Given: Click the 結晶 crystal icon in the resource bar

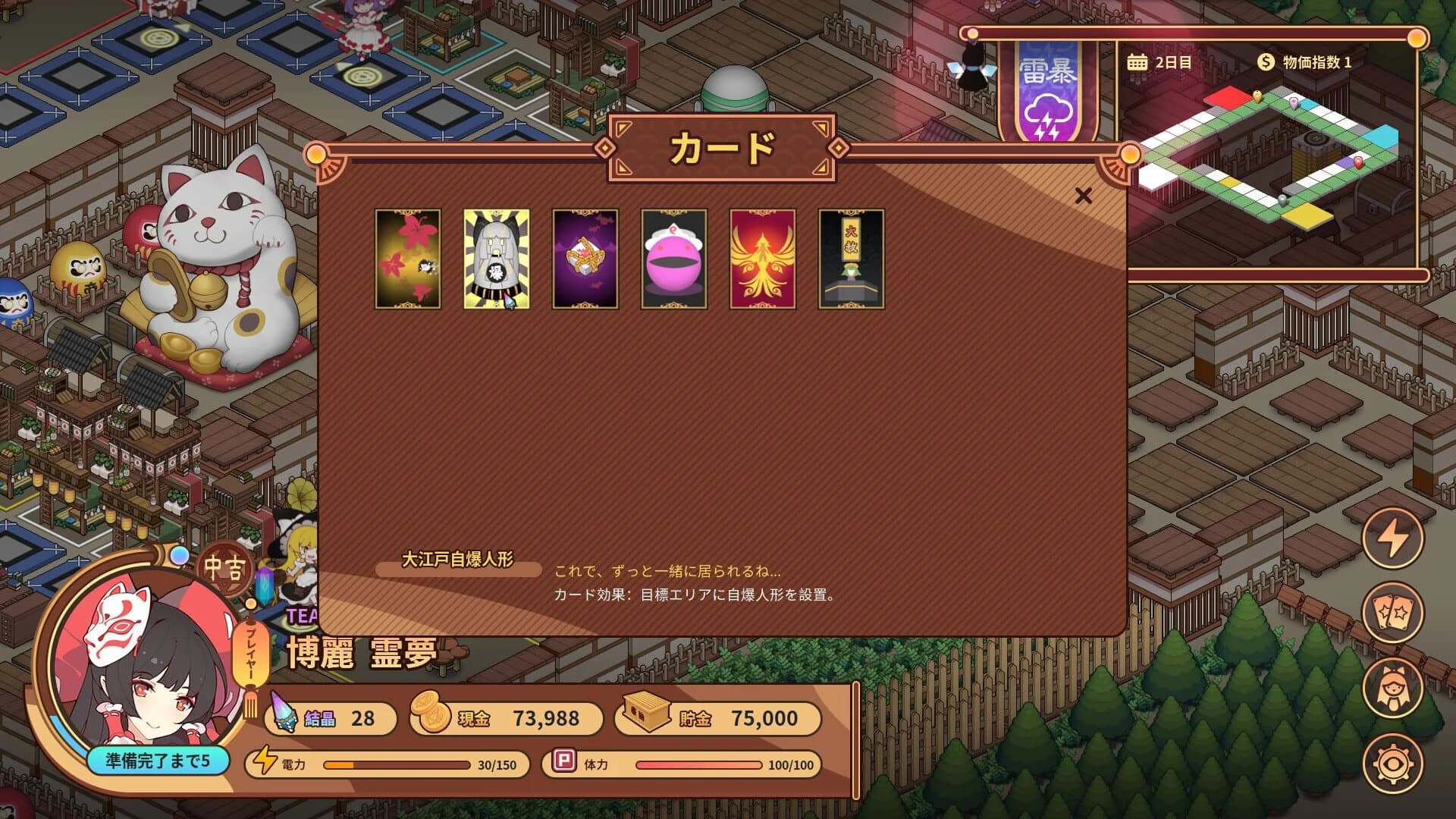Looking at the screenshot, I should [x=284, y=713].
